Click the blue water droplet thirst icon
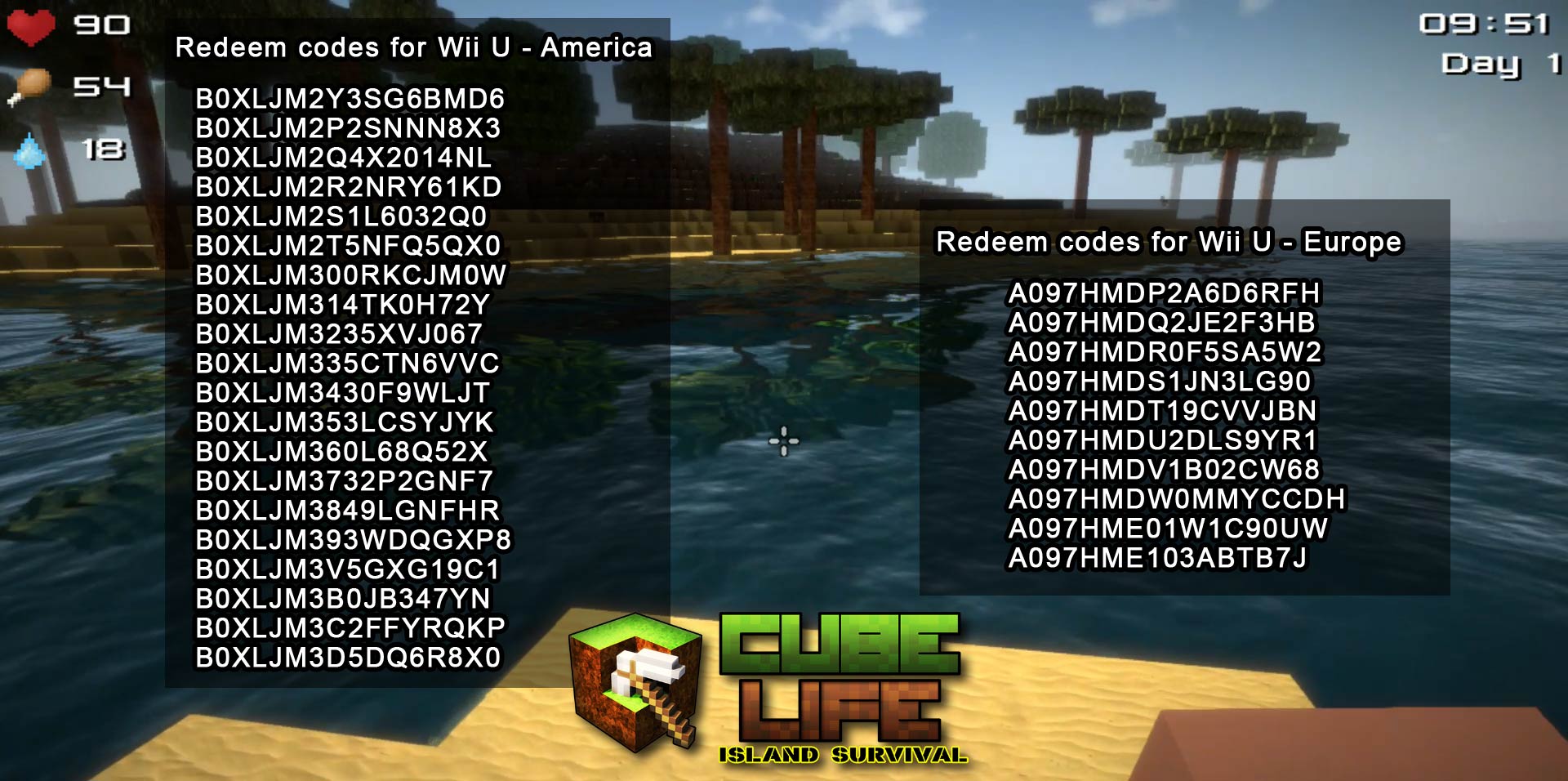The image size is (1568, 781). 31,151
